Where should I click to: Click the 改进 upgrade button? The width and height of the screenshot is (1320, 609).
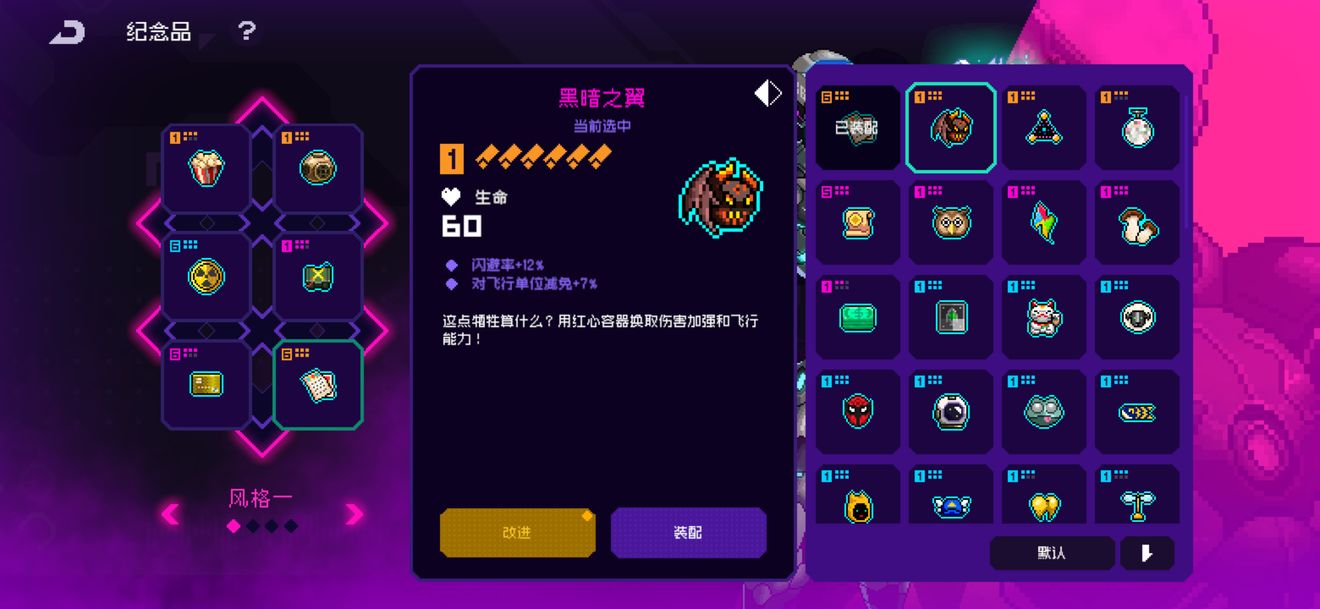(517, 532)
